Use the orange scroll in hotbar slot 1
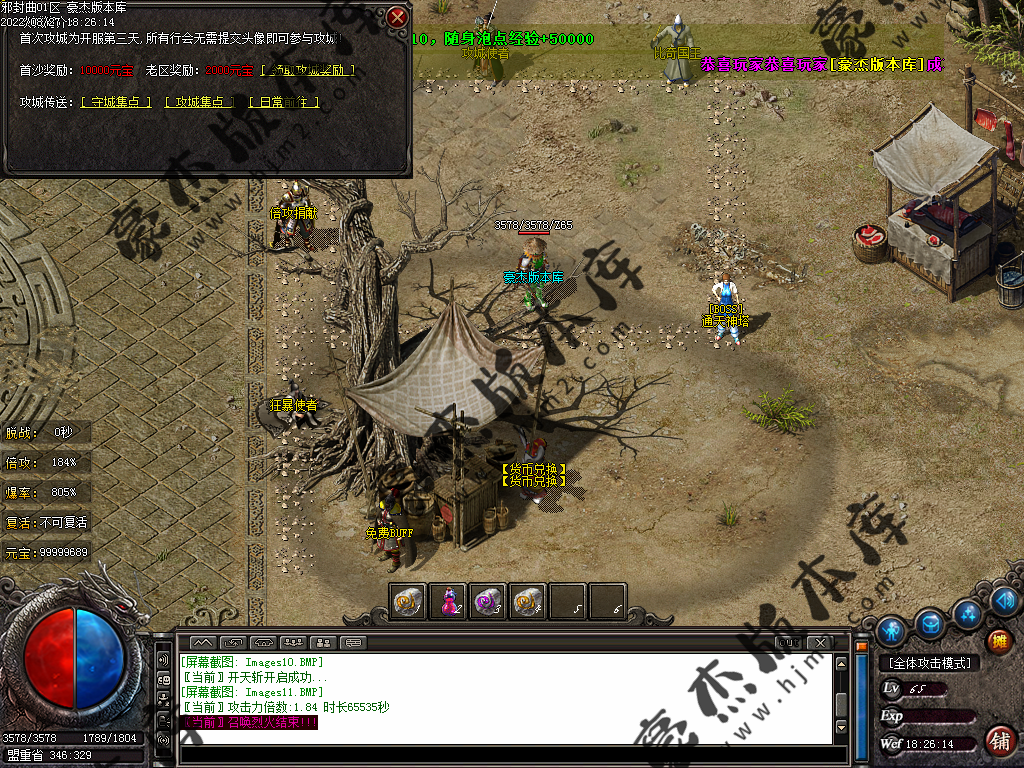 click(x=408, y=602)
